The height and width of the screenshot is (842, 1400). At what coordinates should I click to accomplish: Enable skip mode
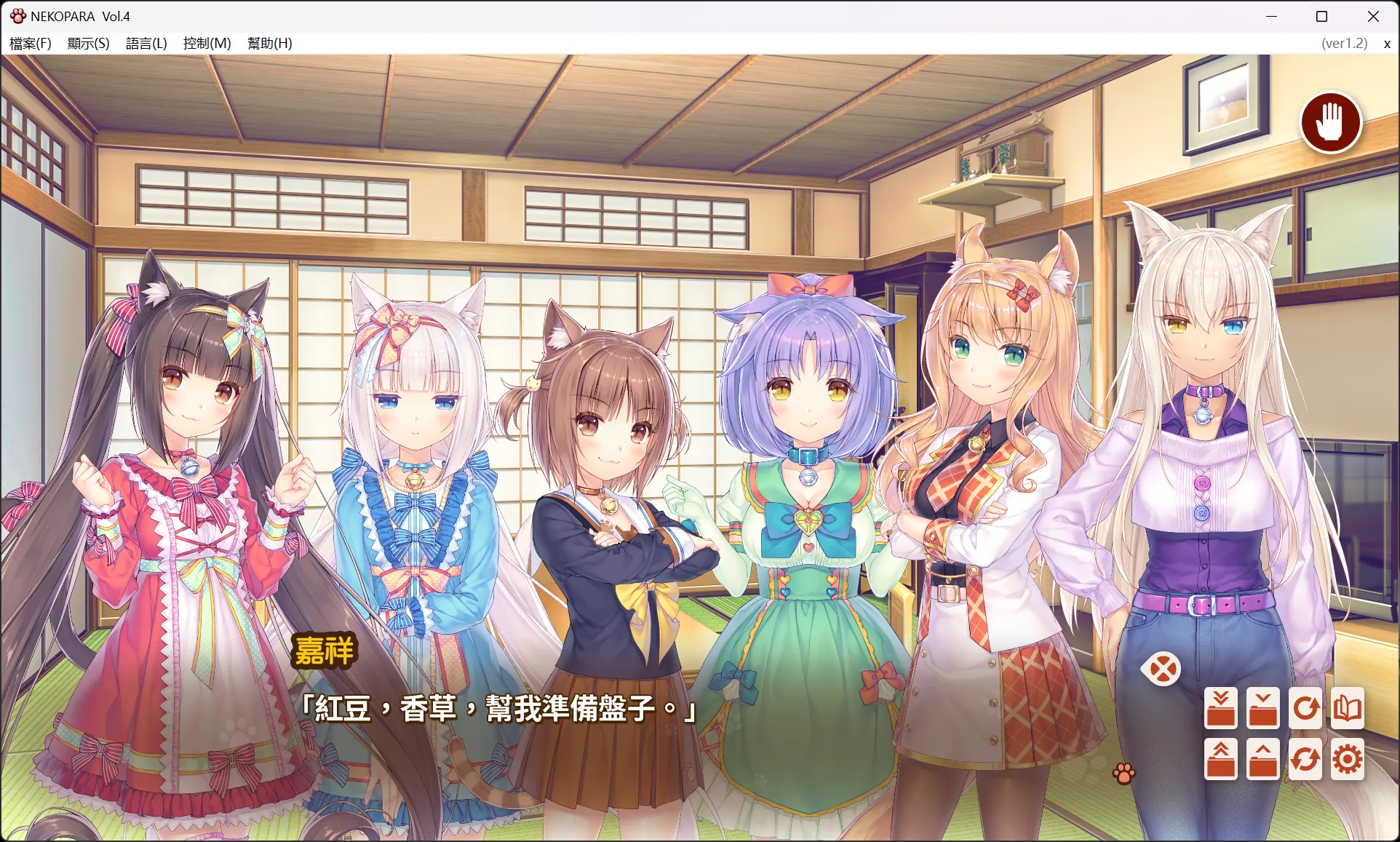[1305, 759]
